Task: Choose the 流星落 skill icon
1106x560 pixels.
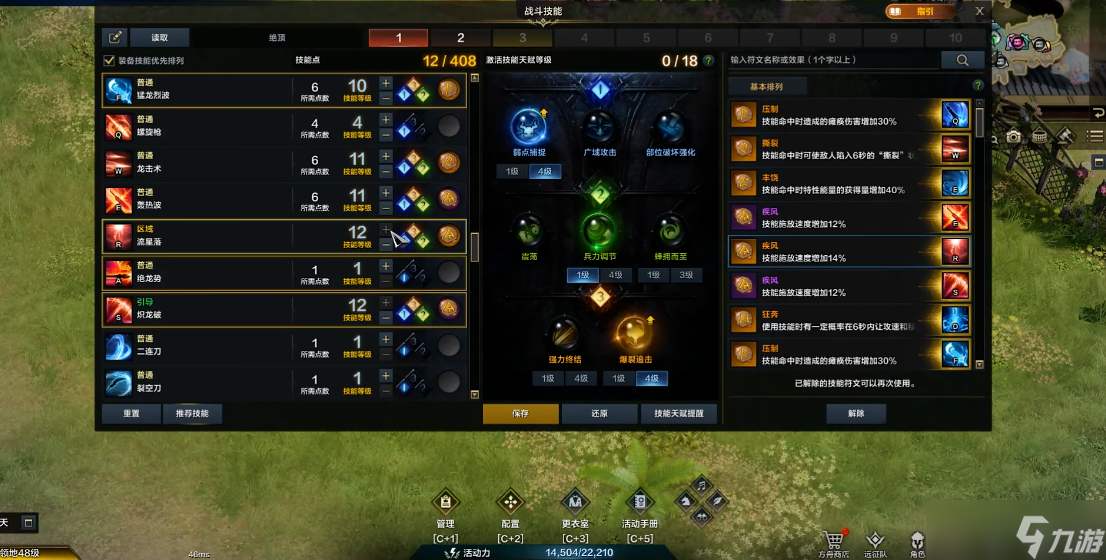Action: (117, 236)
